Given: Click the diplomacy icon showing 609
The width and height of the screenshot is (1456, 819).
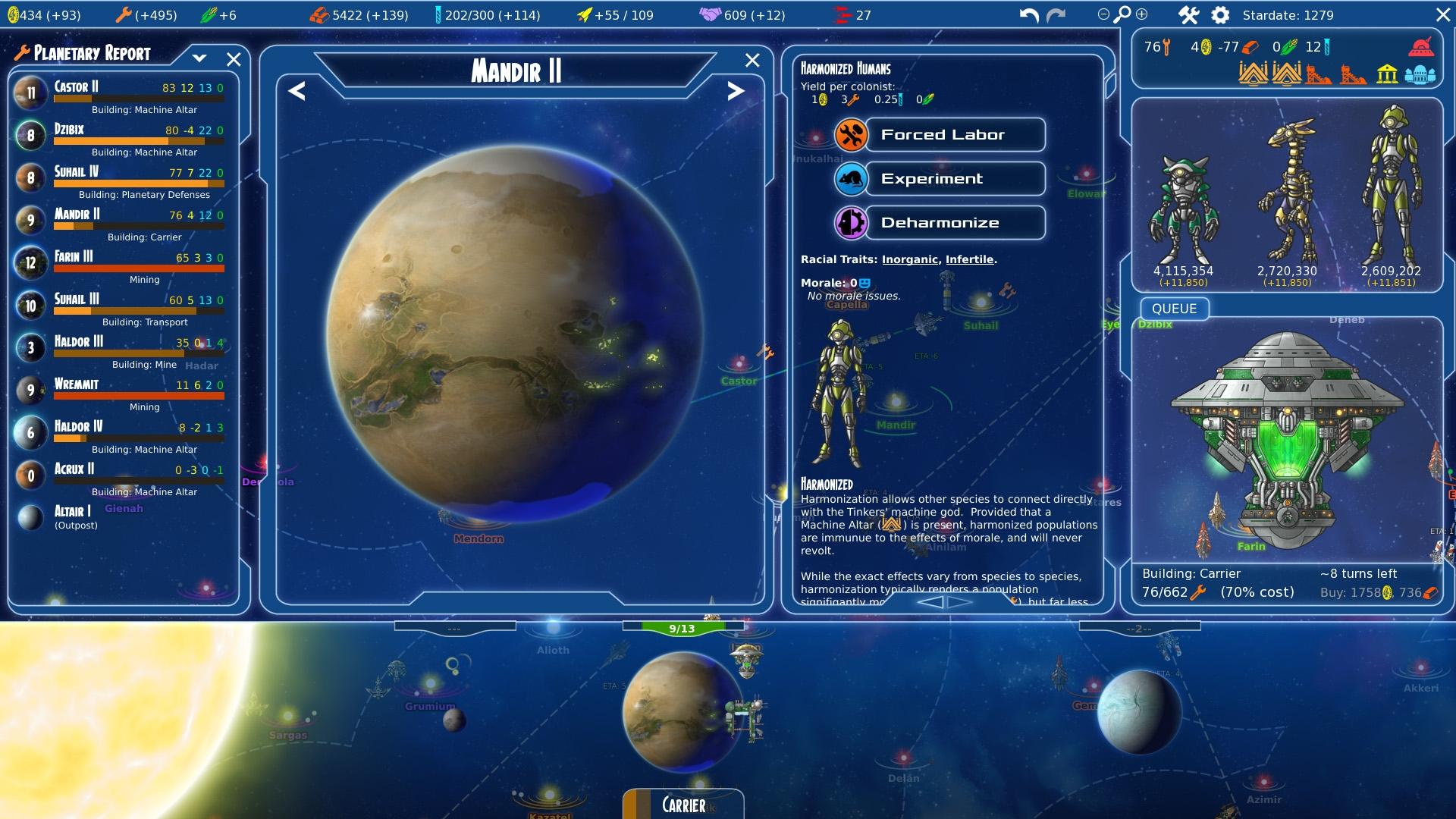Looking at the screenshot, I should [x=711, y=14].
